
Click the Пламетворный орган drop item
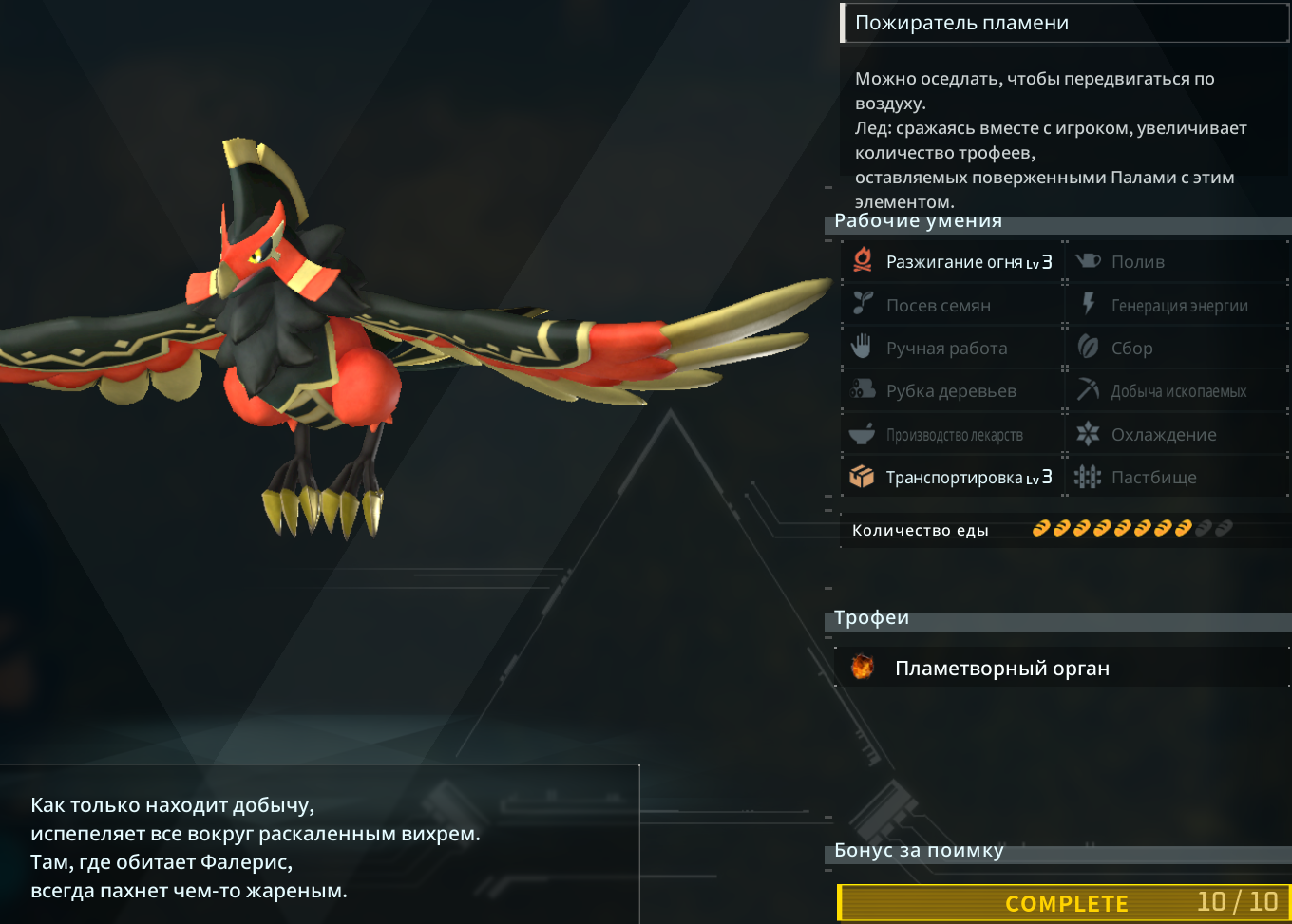click(1001, 669)
